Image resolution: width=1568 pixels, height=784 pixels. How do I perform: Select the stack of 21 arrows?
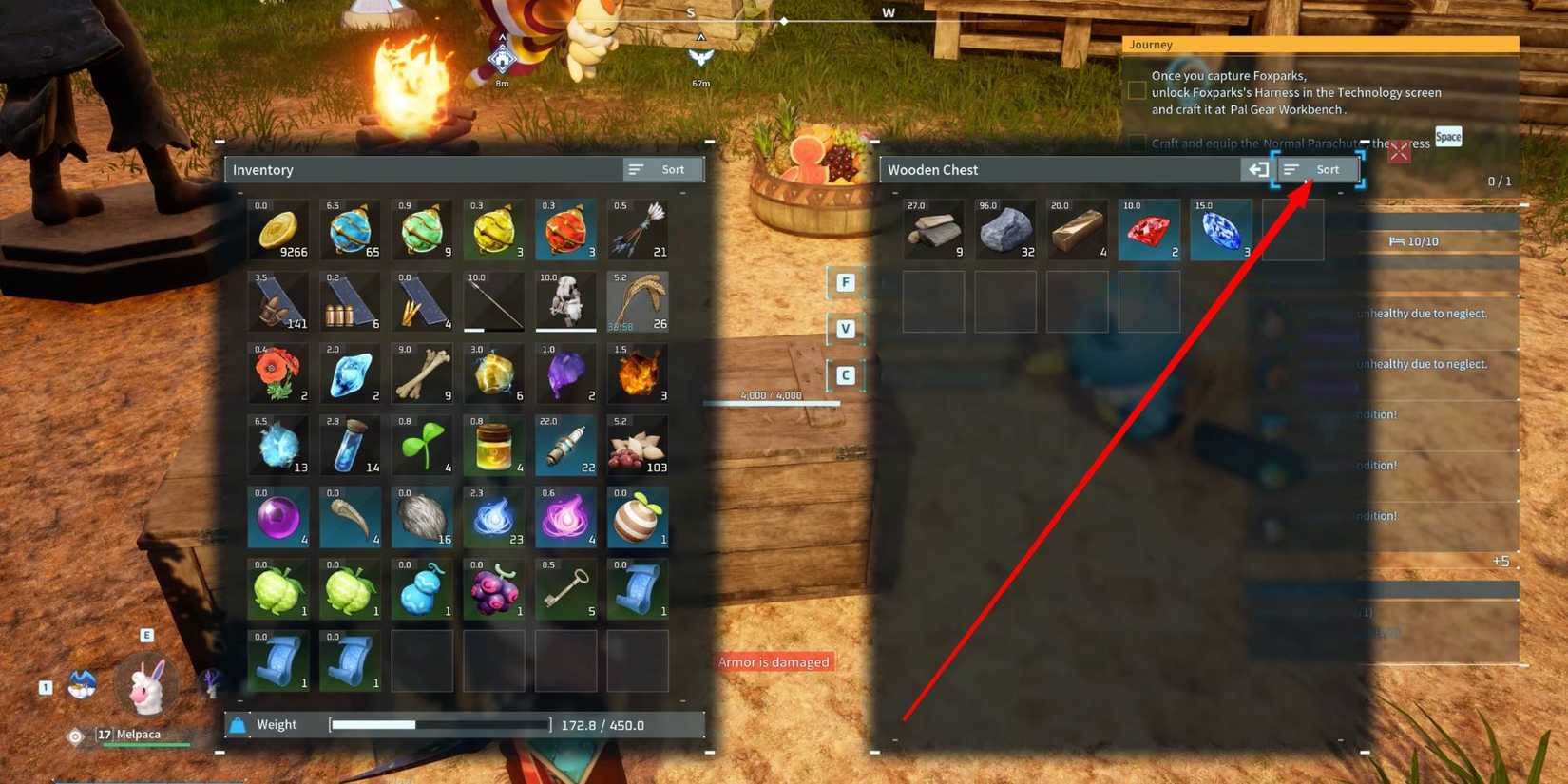pos(638,228)
